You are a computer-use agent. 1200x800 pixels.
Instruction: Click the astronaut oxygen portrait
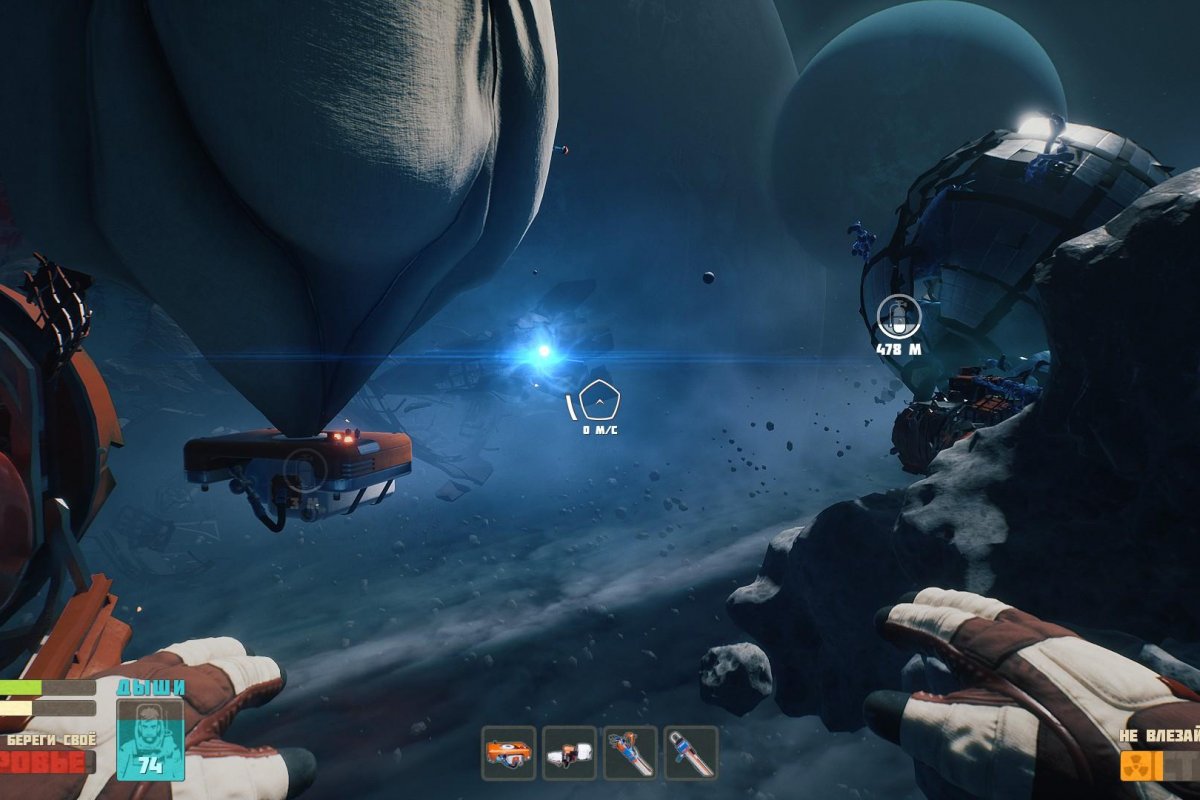[150, 738]
